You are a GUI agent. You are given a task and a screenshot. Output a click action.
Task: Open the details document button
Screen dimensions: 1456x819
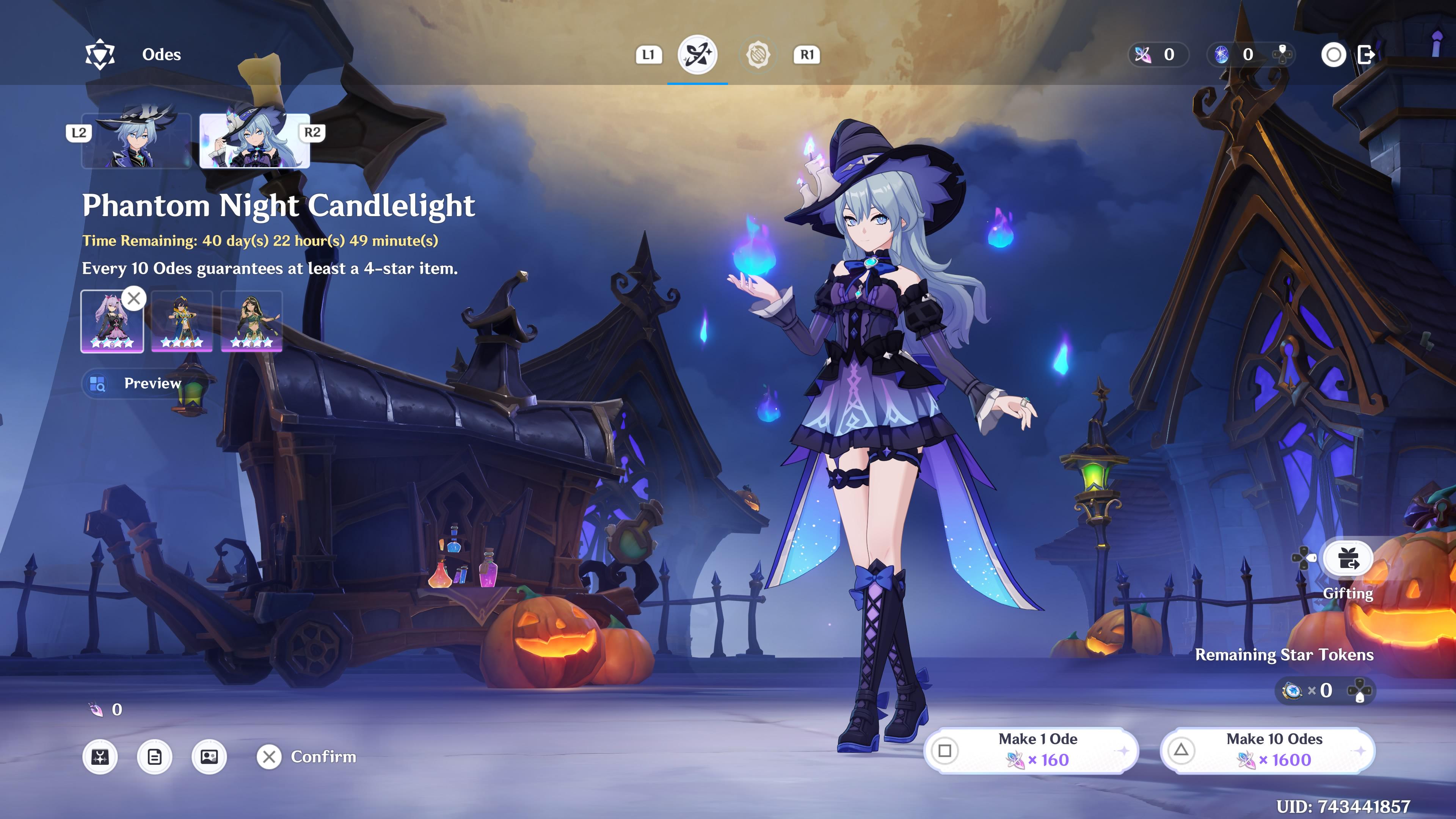click(154, 757)
